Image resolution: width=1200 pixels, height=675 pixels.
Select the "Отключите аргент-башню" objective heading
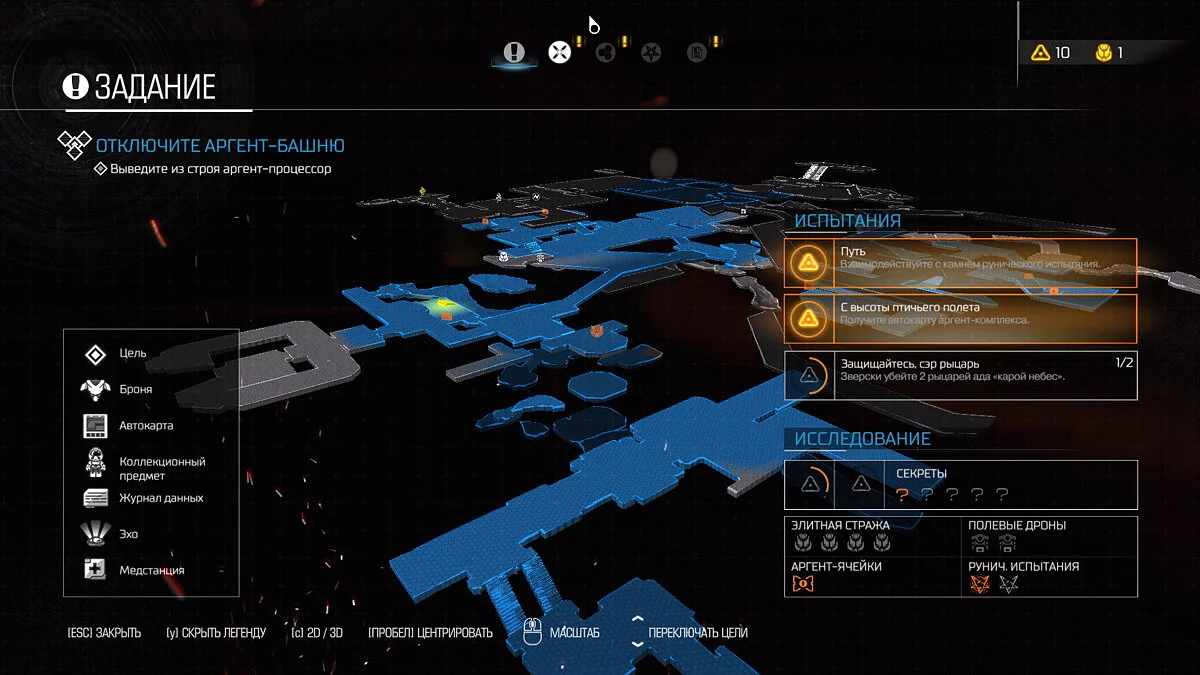click(x=220, y=146)
